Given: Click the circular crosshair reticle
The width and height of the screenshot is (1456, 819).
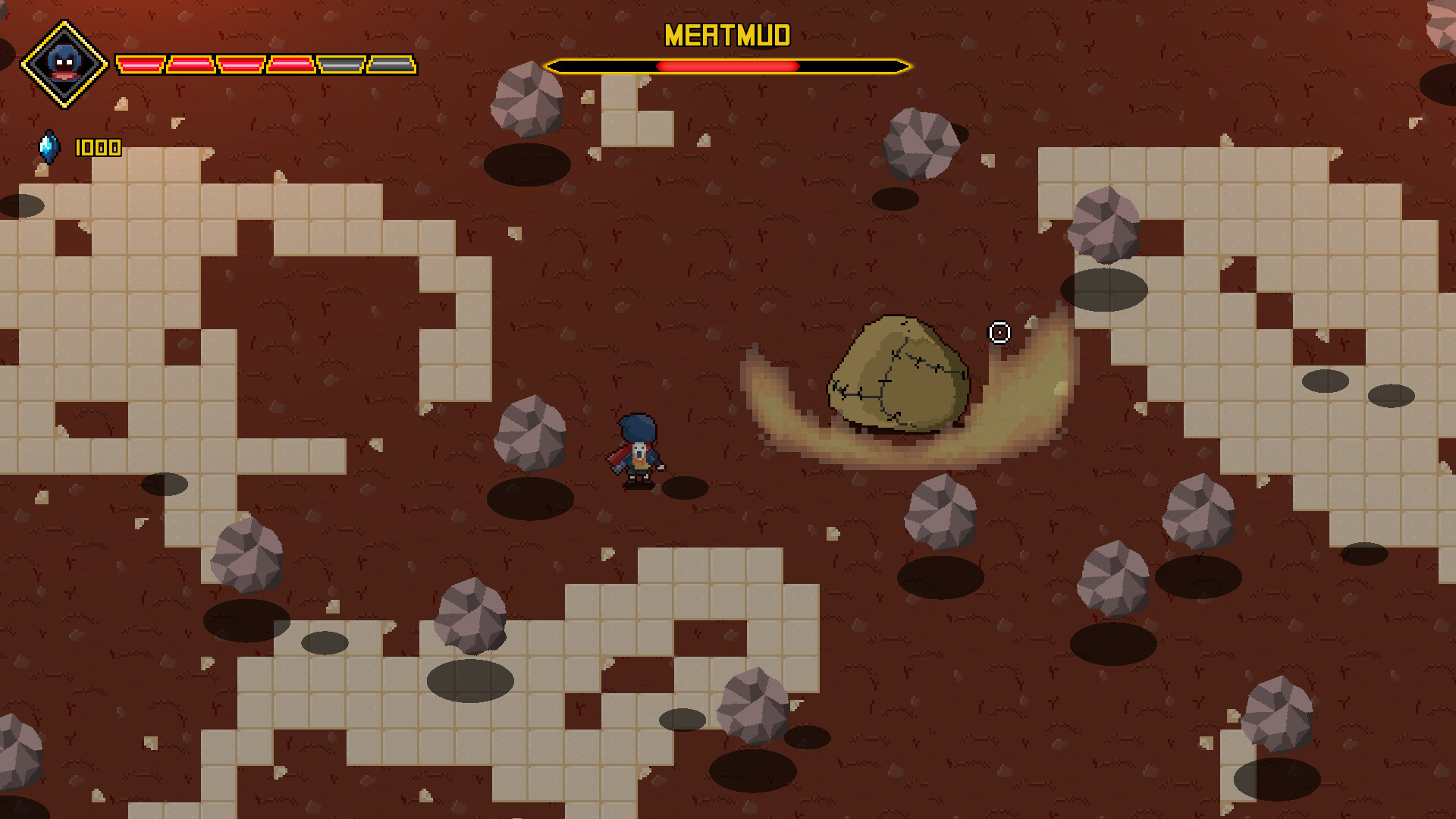Looking at the screenshot, I should coord(999,331).
